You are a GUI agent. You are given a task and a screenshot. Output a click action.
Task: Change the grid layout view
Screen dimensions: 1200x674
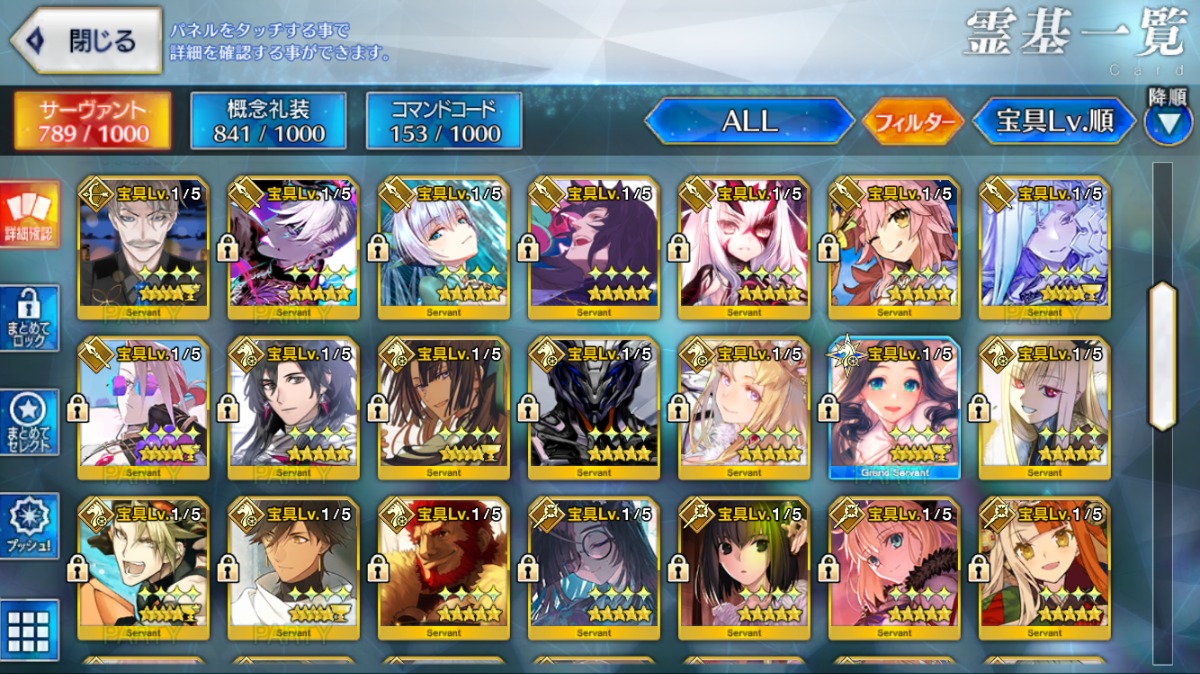click(x=29, y=629)
